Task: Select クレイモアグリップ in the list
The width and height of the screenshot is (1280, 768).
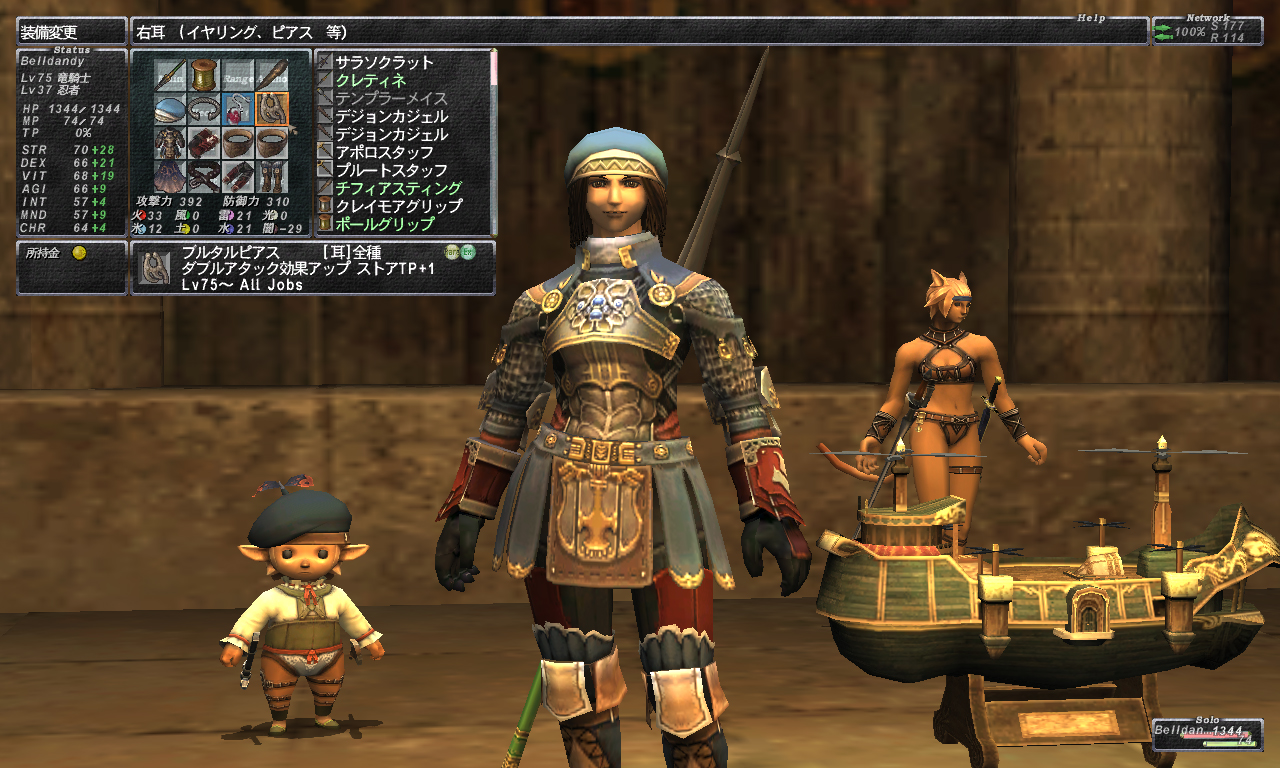Action: (x=398, y=206)
